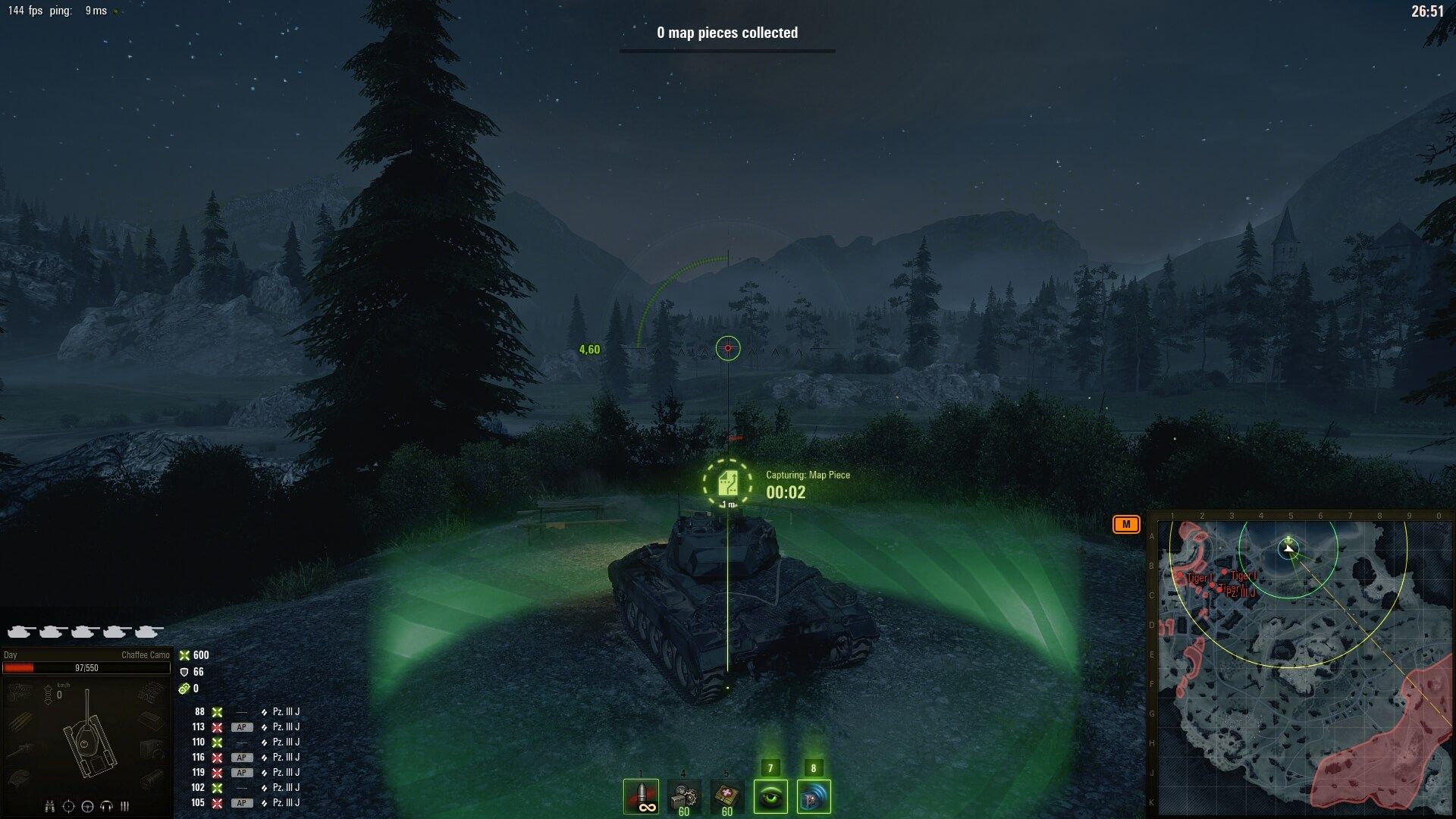Select the AP shell in ammo slot 1

pos(641,796)
